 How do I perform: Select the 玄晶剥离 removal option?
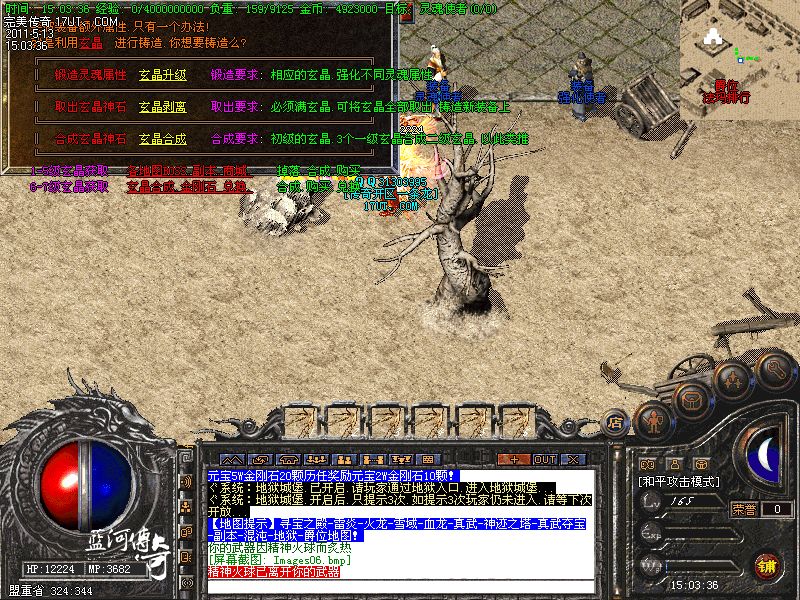(x=163, y=106)
